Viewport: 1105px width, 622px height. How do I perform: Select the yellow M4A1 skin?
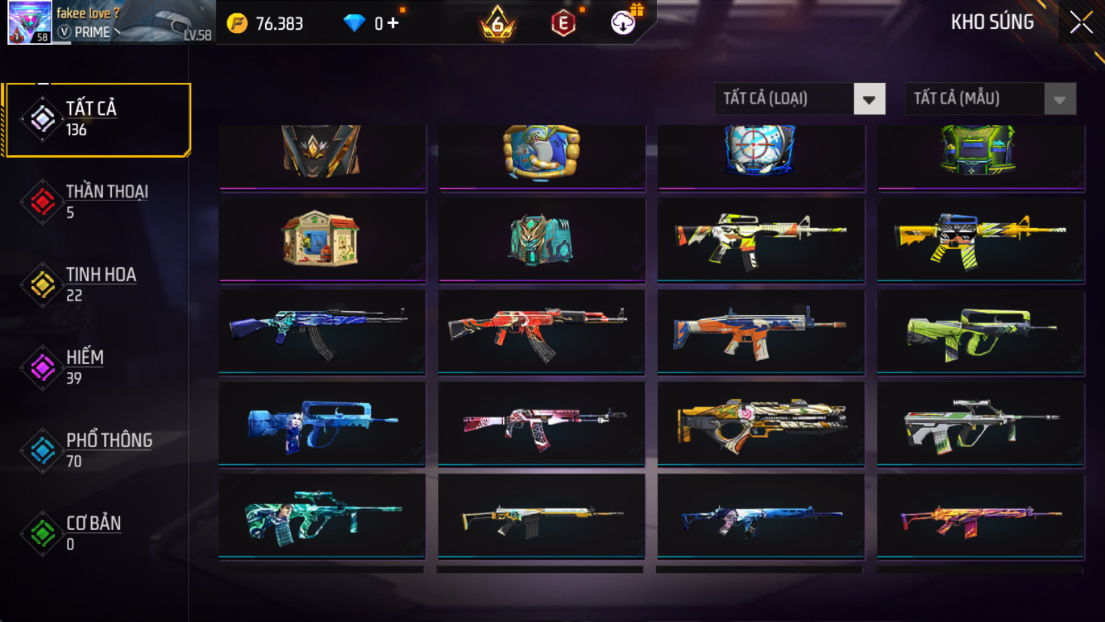click(x=980, y=238)
